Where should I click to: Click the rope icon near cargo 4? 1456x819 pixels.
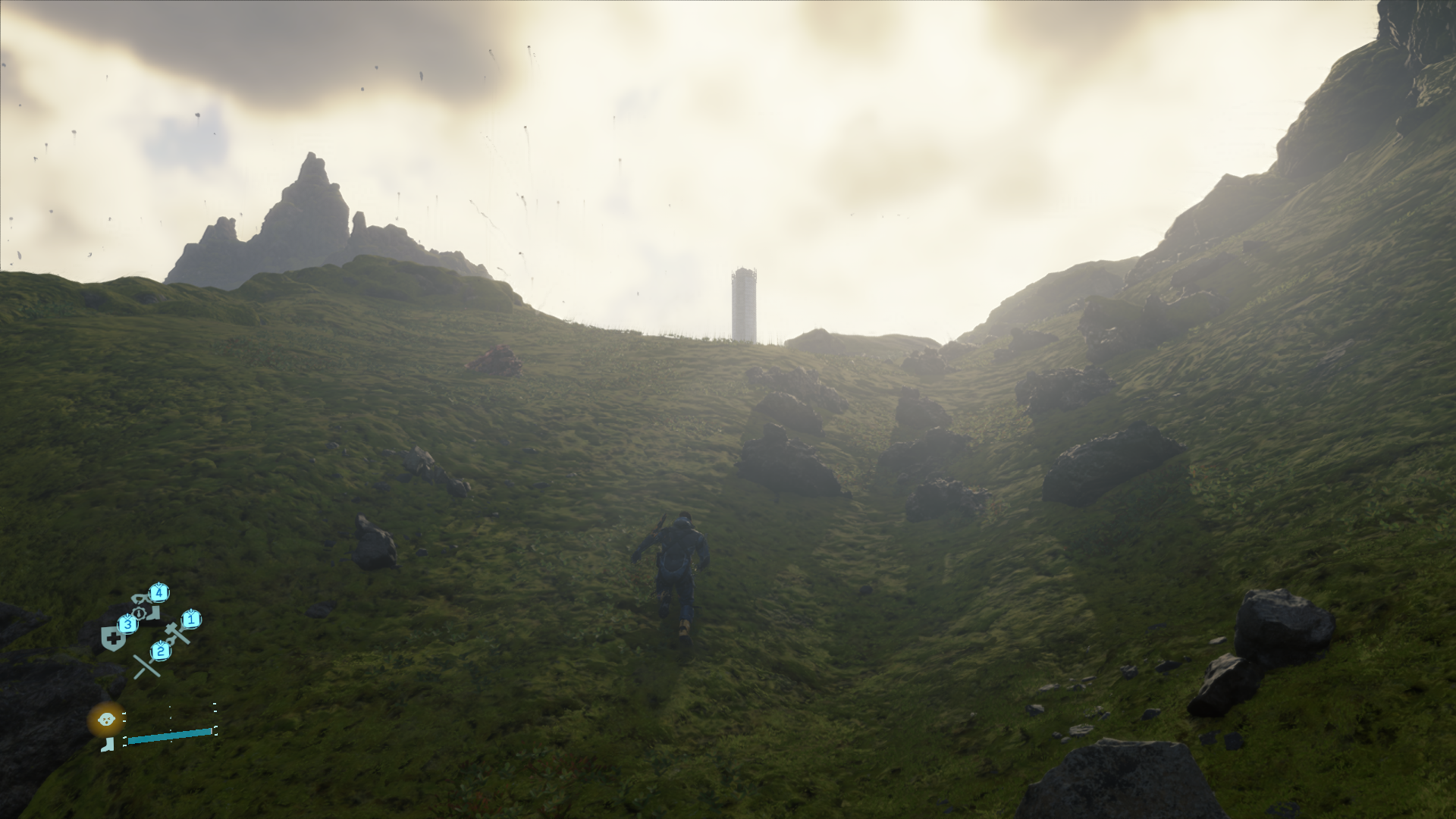138,599
